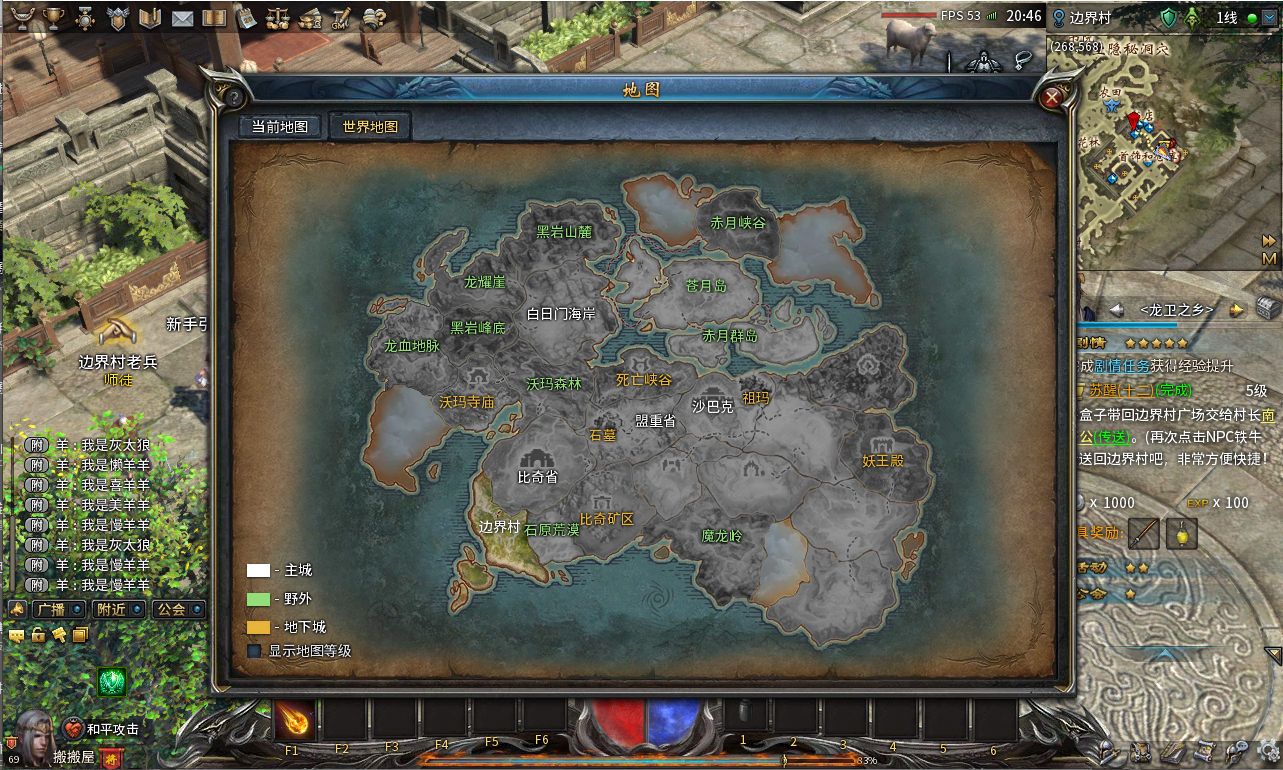This screenshot has height=770, width=1283.
Task: Select the 沙巴克 location on the map
Action: click(712, 406)
